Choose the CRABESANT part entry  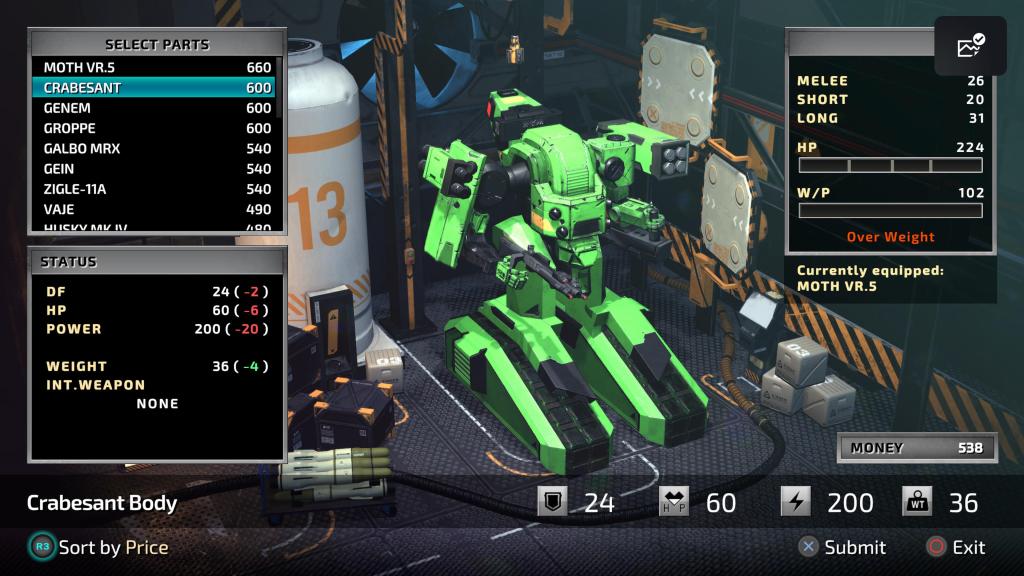[156, 88]
